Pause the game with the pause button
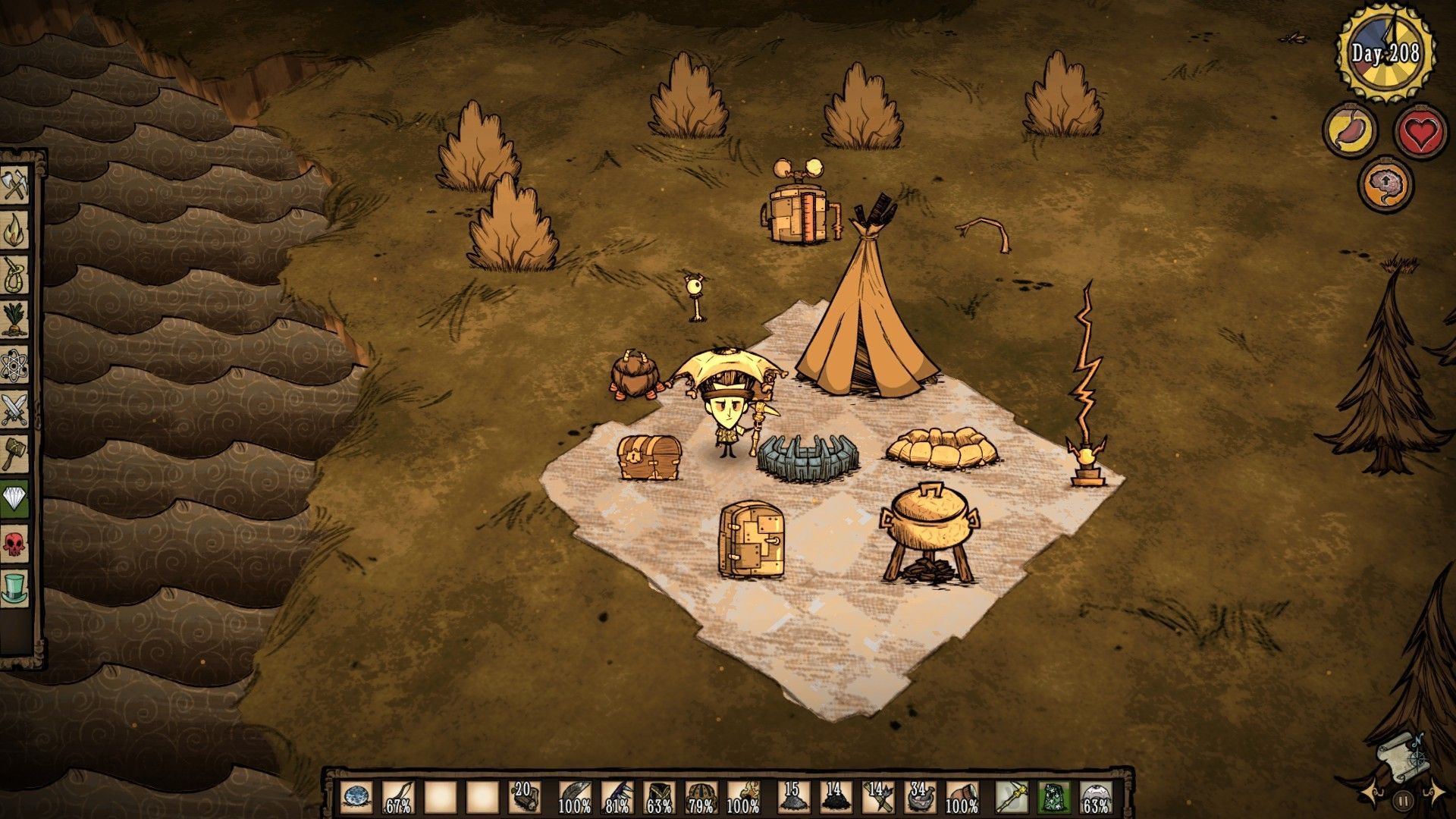1456x819 pixels. coord(1403,799)
